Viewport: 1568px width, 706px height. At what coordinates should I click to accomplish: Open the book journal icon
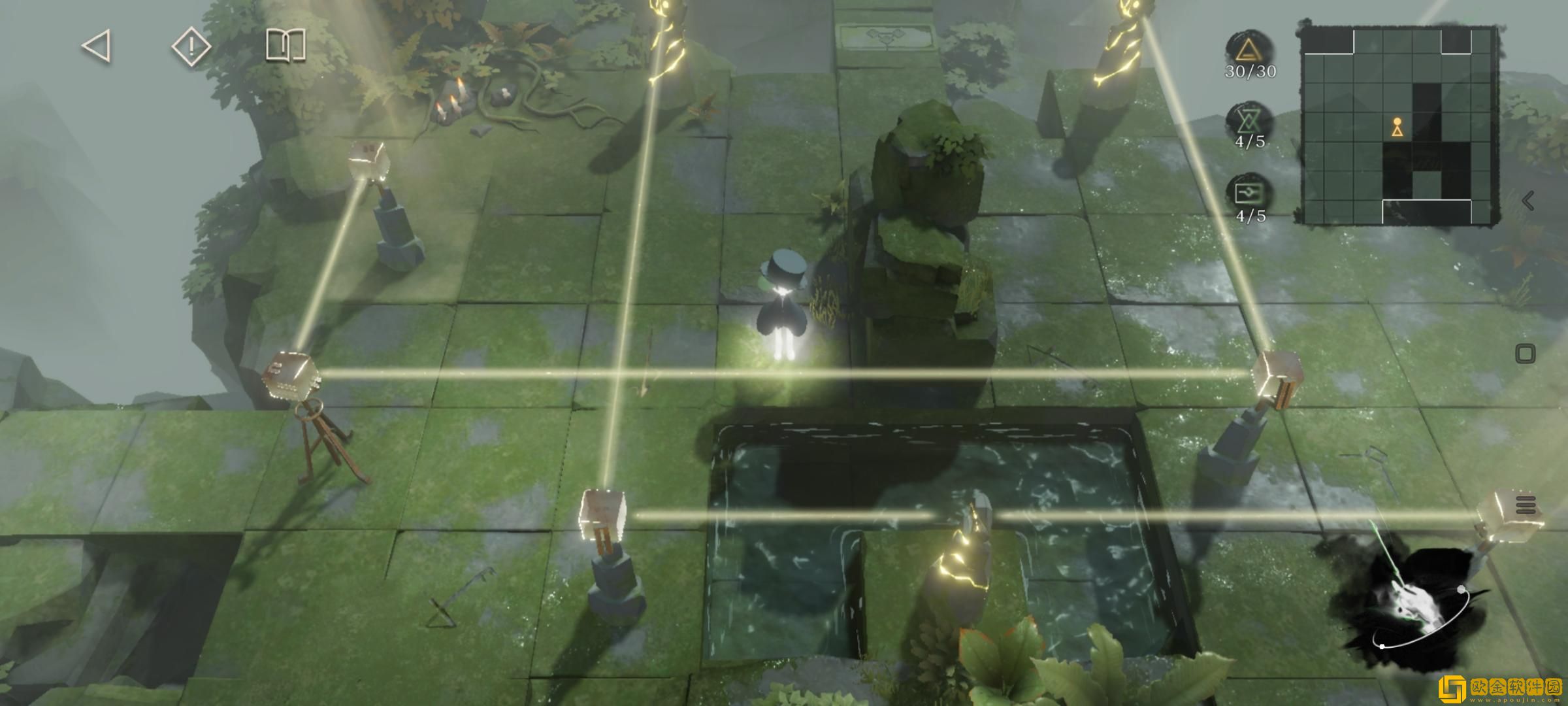(x=286, y=46)
